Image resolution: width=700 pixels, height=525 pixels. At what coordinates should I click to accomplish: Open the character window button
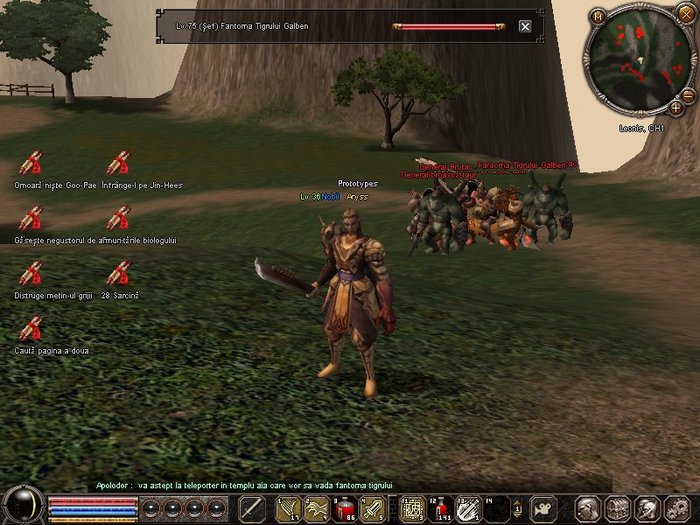(x=587, y=509)
